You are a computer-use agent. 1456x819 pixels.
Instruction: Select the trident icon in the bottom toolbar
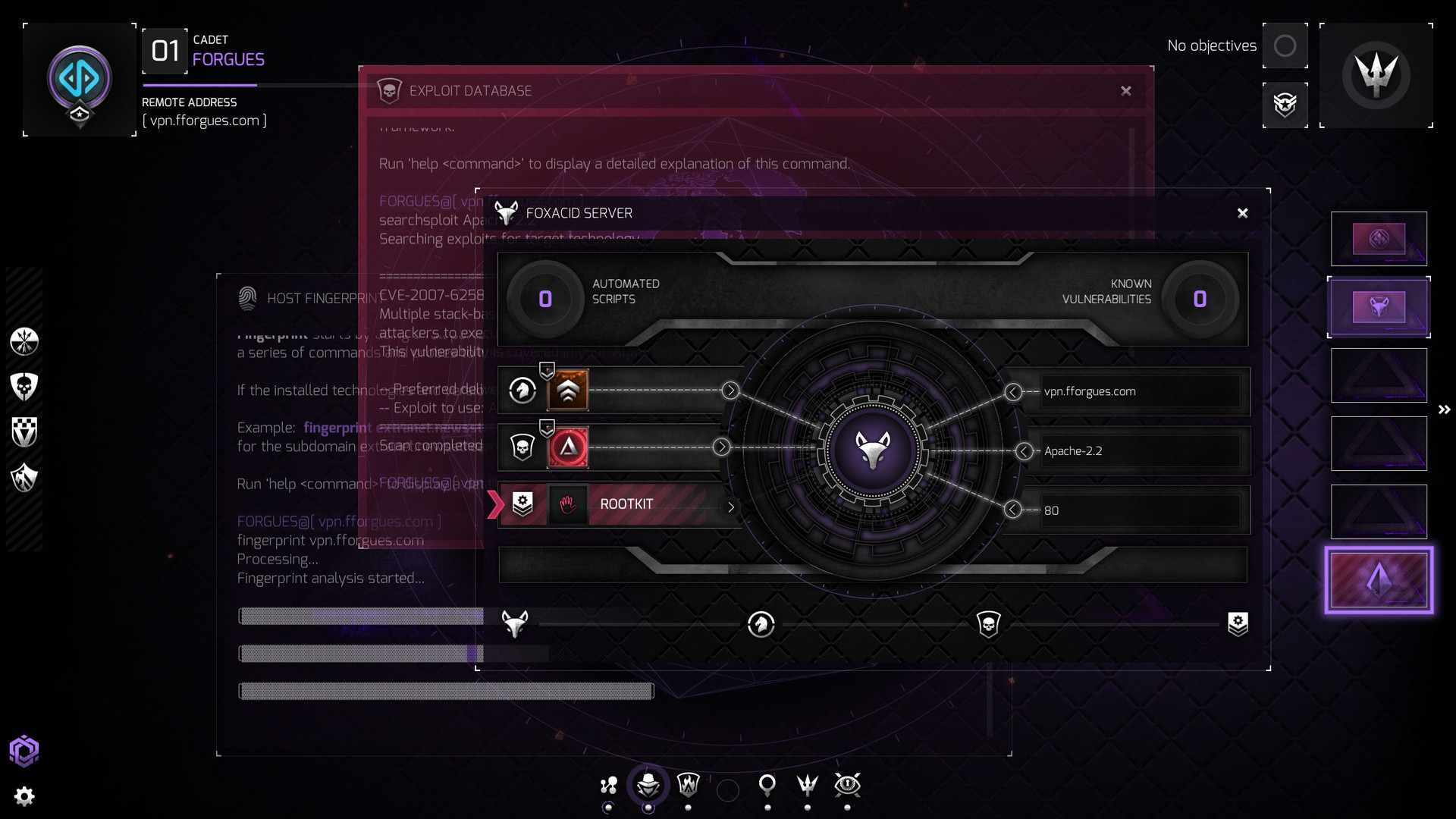coord(807,786)
